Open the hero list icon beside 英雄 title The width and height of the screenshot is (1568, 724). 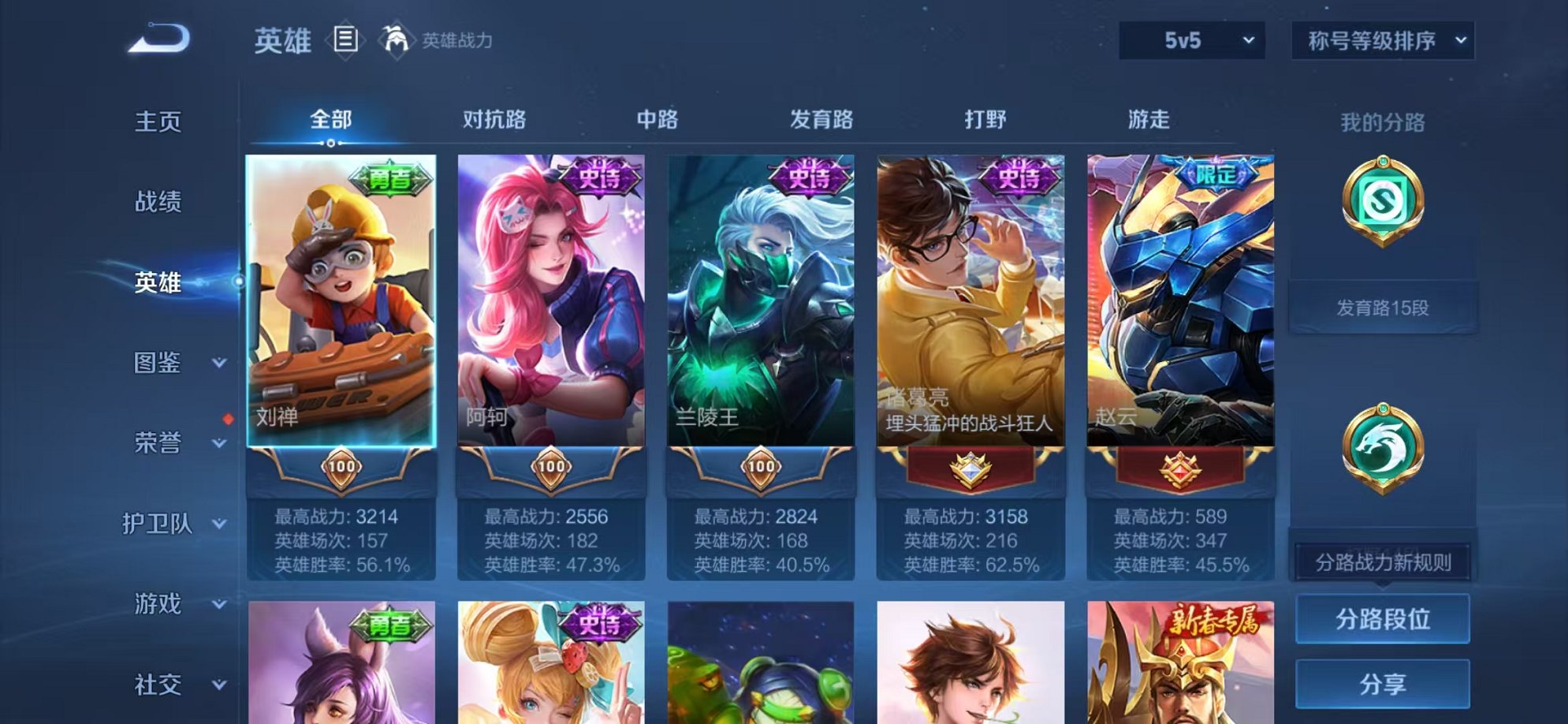(345, 38)
